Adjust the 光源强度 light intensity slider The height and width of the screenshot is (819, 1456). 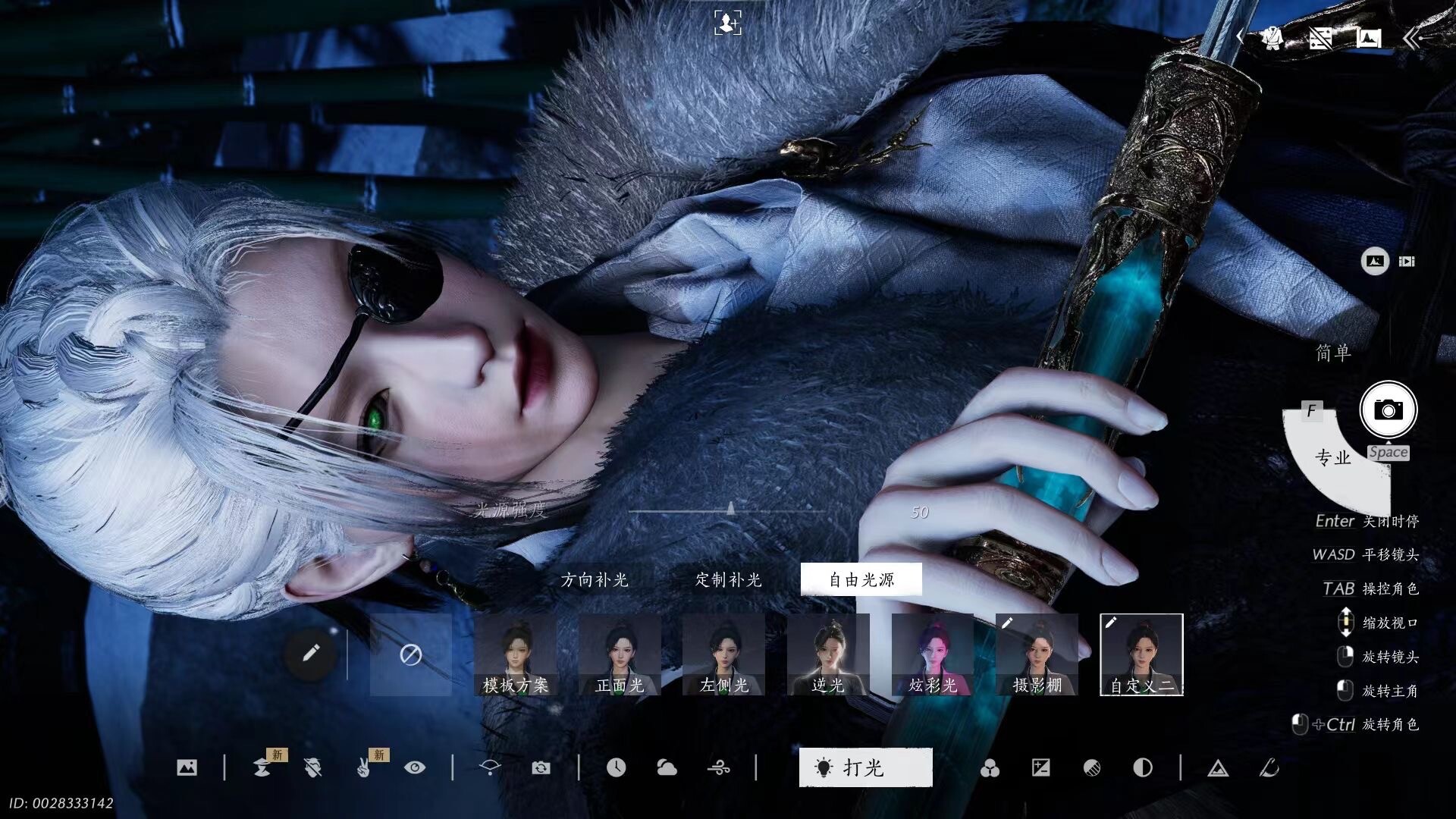730,510
